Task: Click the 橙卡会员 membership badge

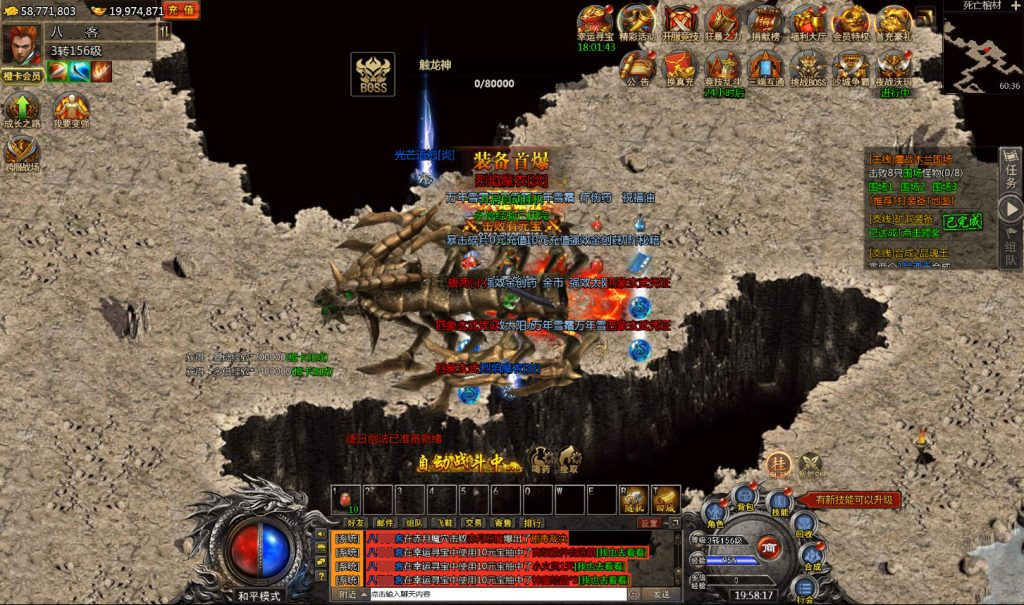Action: tap(21, 75)
